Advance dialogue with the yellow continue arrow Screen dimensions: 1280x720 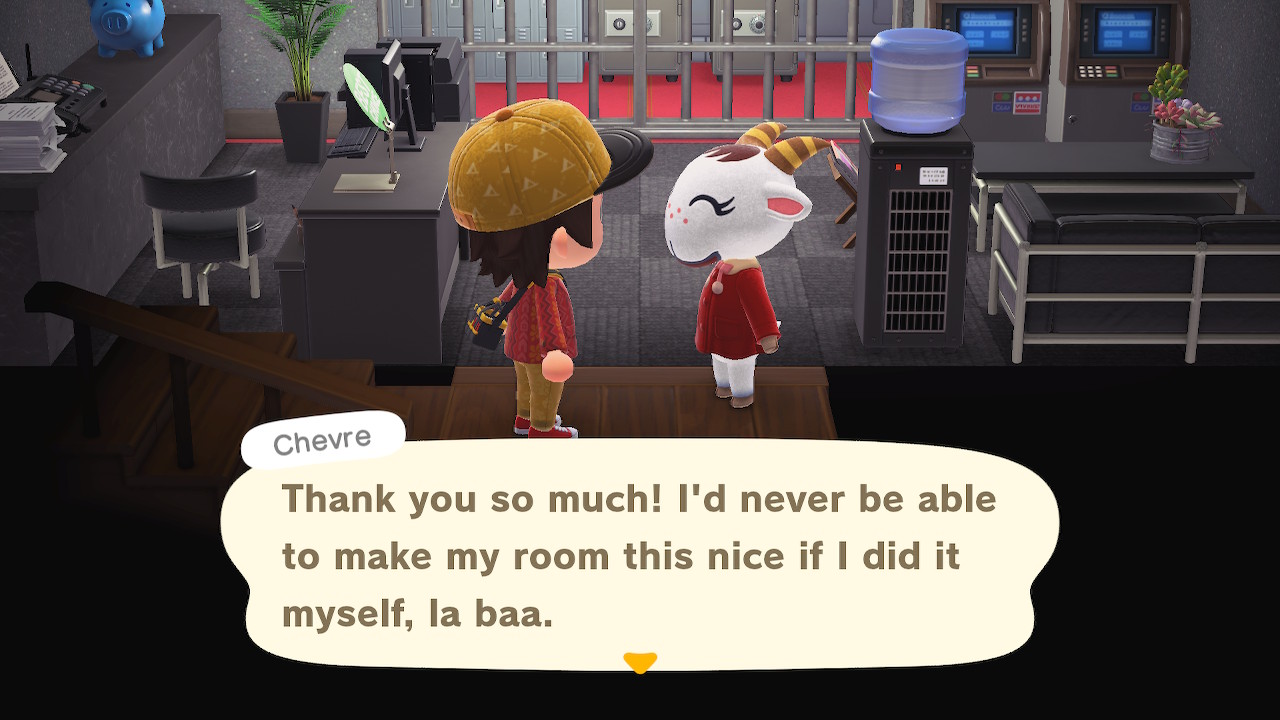640,662
